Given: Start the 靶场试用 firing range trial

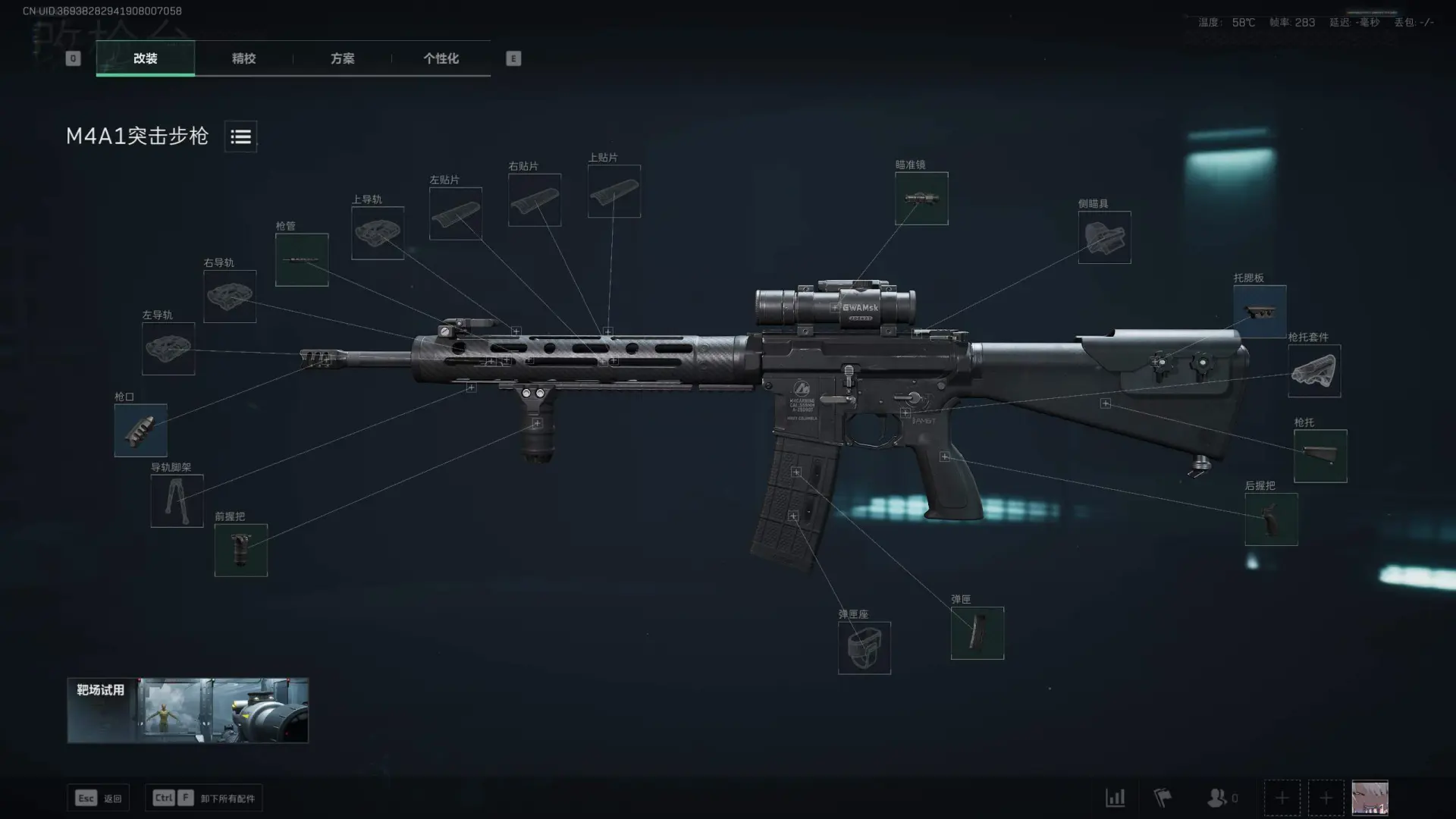Looking at the screenshot, I should point(187,711).
